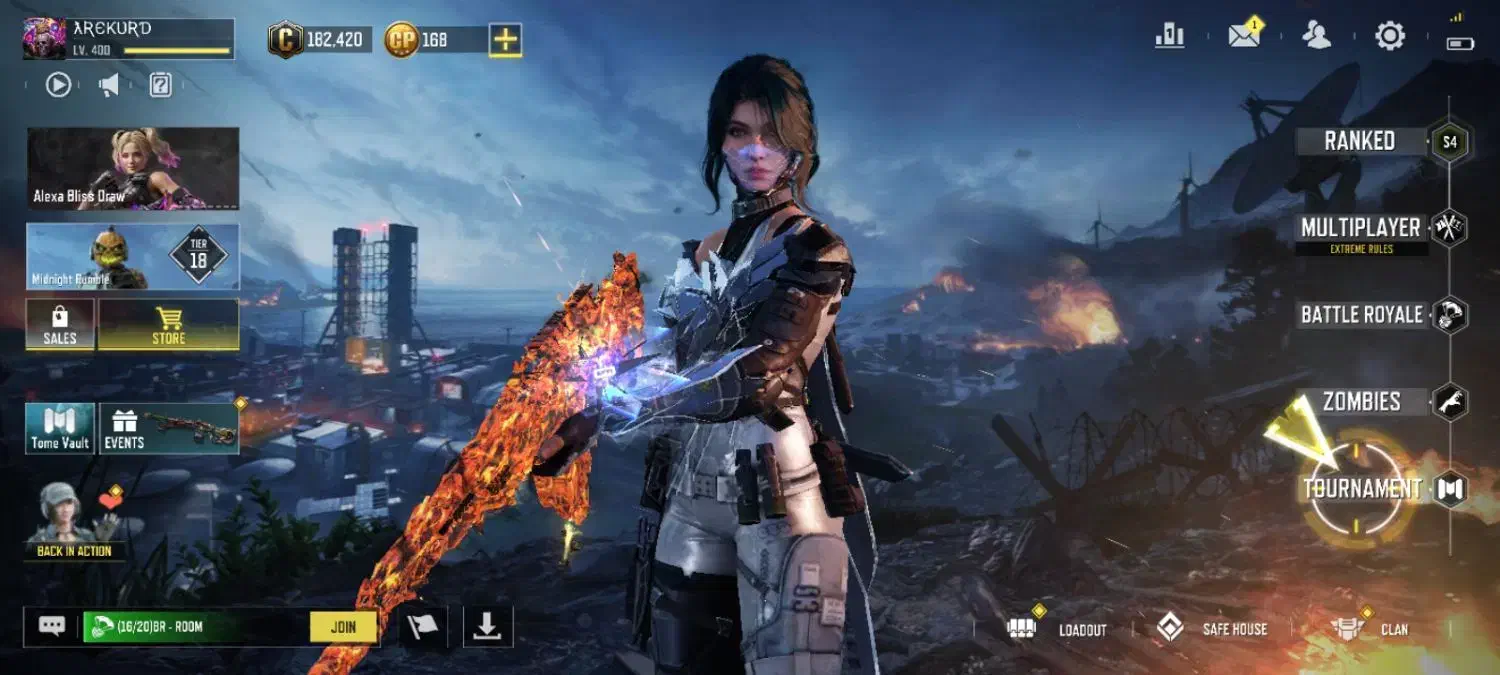Open the chat speech bubble icon

(52, 626)
